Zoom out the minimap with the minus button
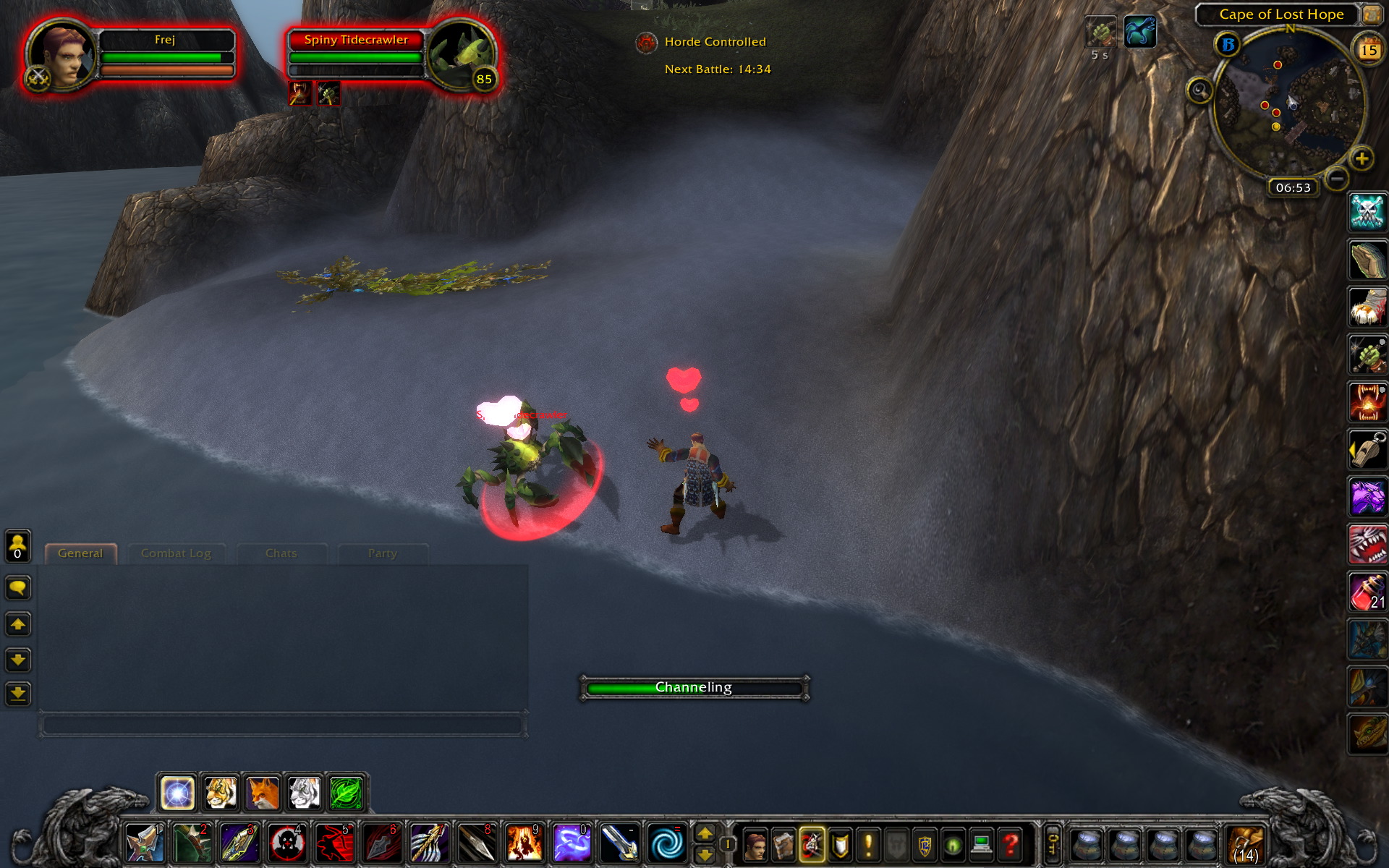The image size is (1389, 868). (x=1337, y=177)
